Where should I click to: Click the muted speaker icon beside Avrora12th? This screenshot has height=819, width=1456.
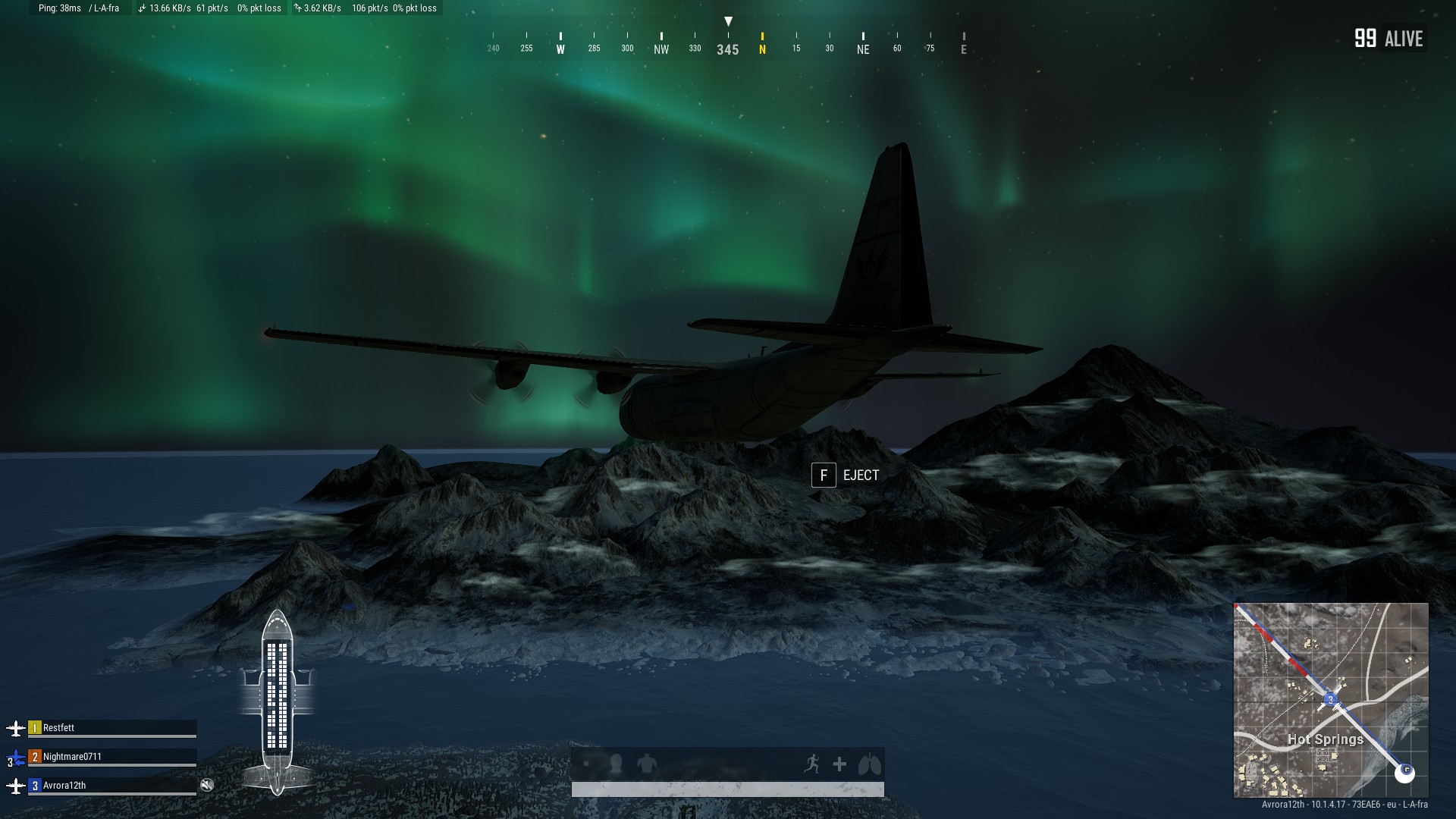[207, 785]
